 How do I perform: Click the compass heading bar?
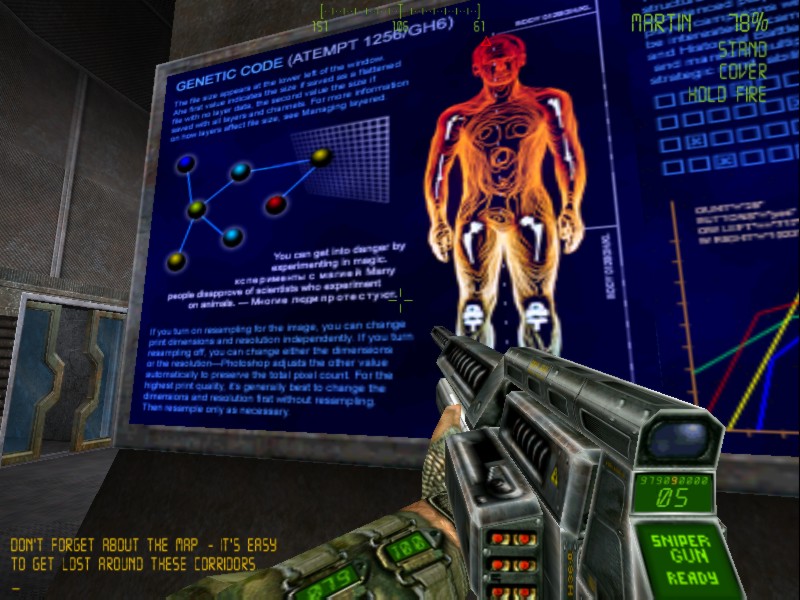400,13
